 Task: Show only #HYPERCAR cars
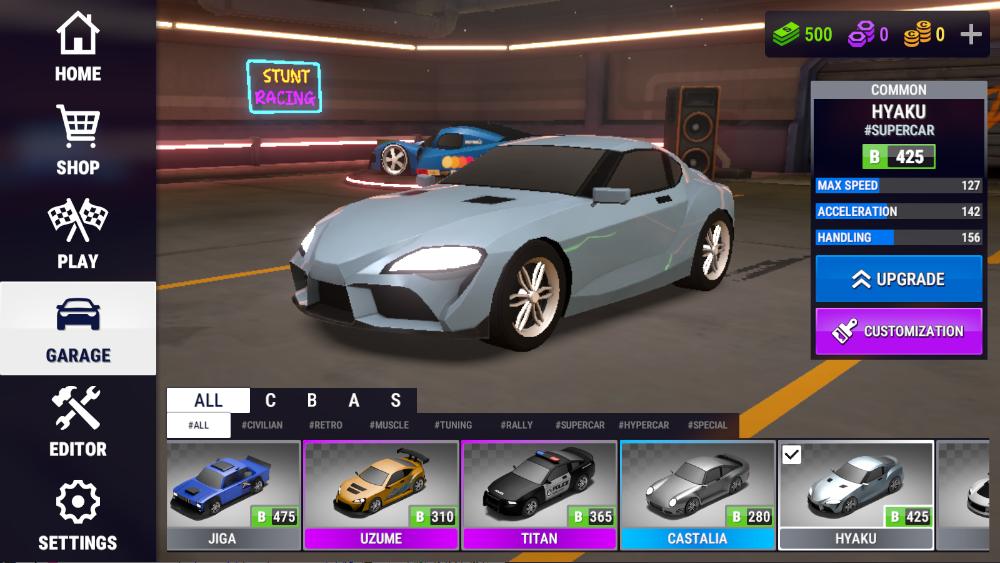pyautogui.click(x=644, y=425)
